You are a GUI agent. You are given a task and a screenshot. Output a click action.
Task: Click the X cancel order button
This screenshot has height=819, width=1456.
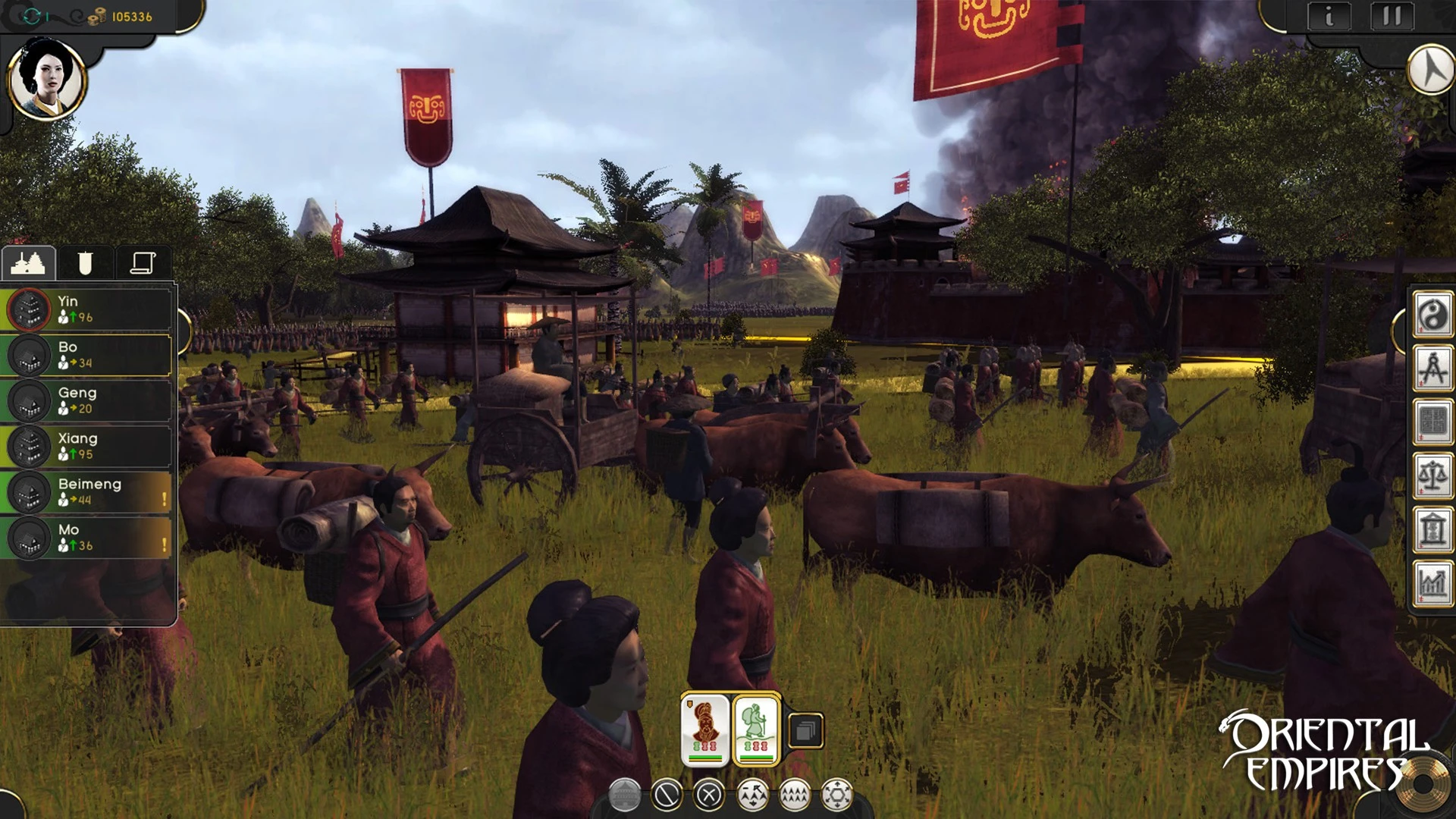click(x=709, y=795)
